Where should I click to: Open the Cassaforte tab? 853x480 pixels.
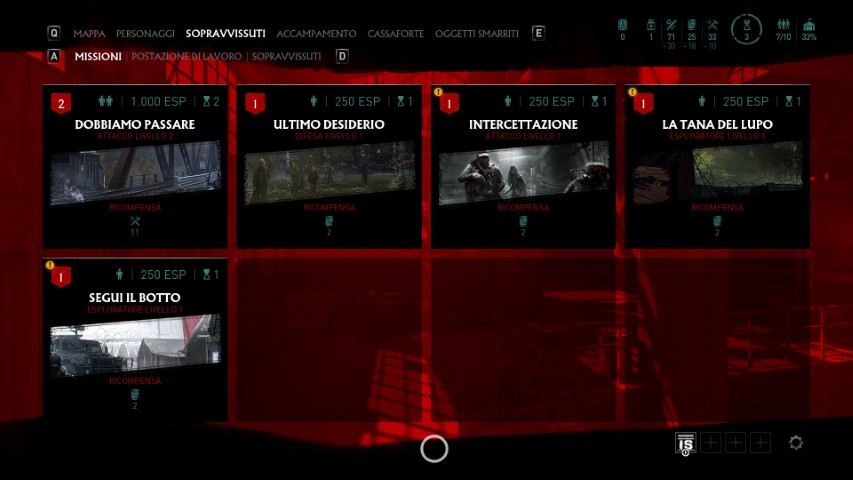(x=395, y=34)
